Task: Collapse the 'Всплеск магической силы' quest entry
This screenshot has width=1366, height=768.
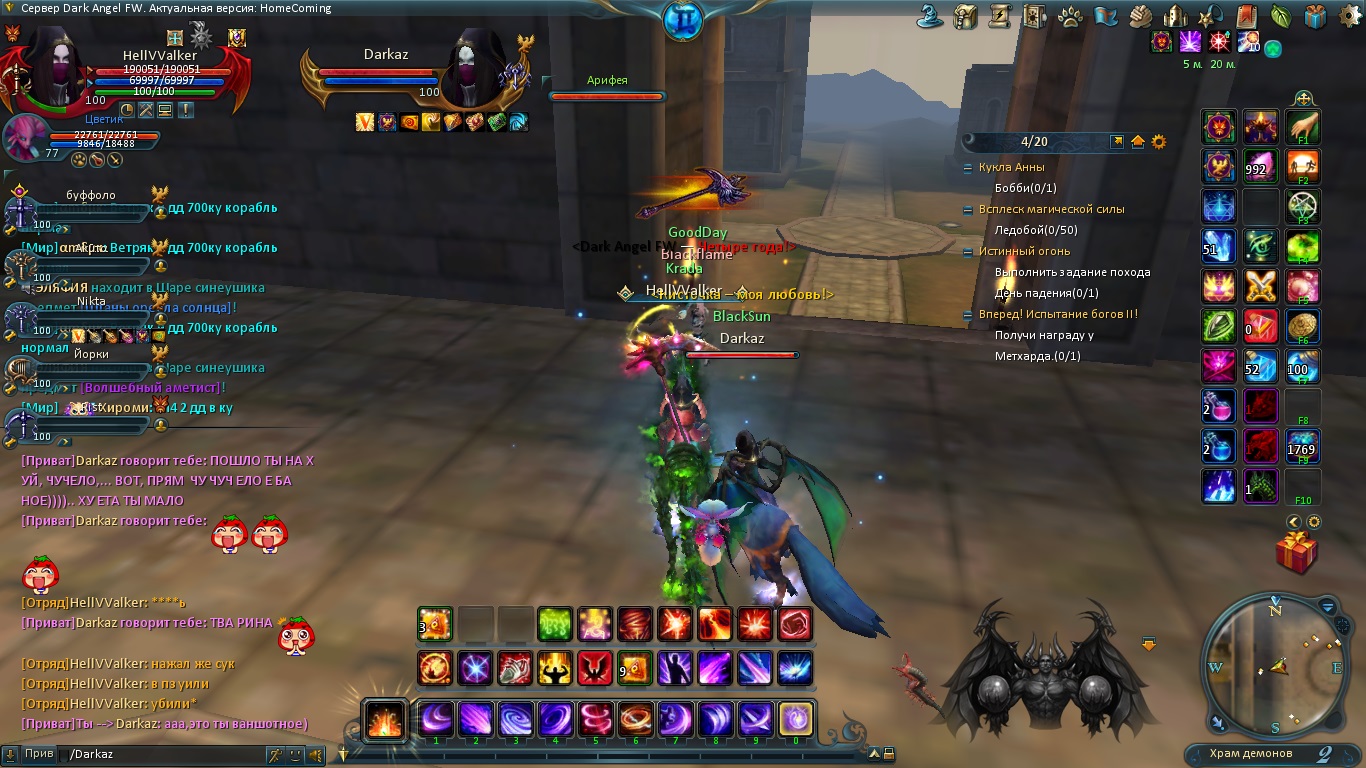Action: 968,210
